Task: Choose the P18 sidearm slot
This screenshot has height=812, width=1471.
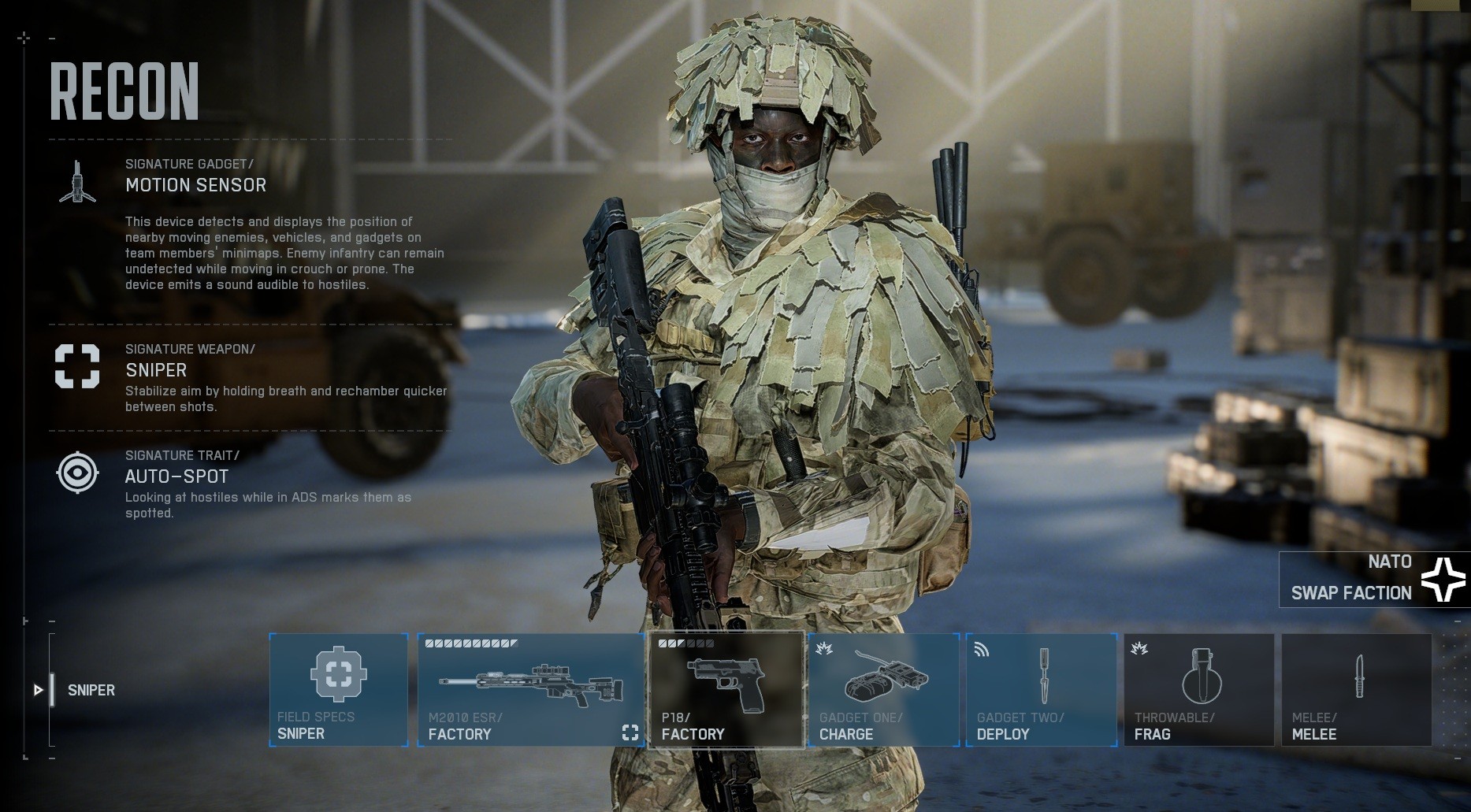Action: [x=726, y=689]
